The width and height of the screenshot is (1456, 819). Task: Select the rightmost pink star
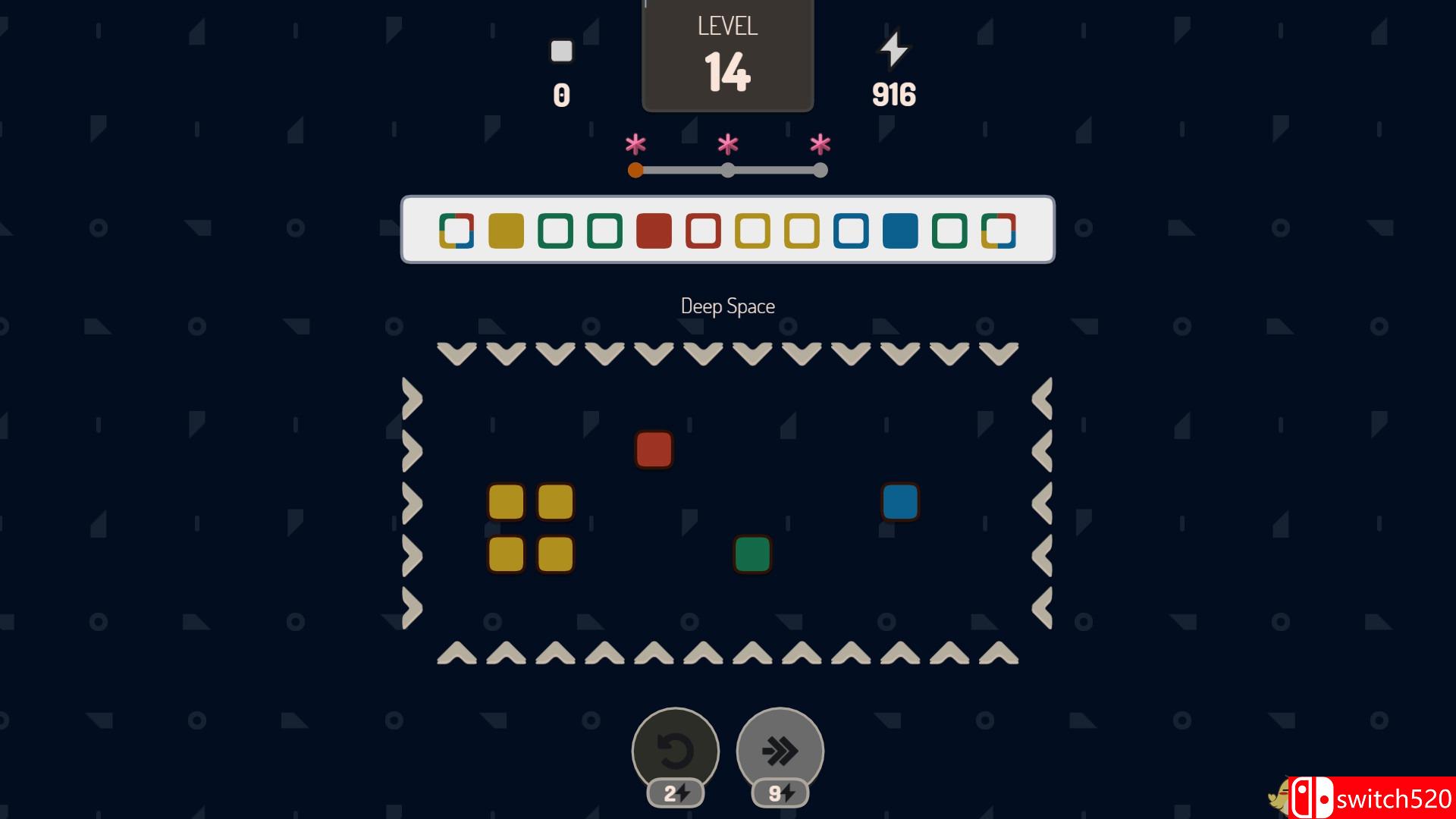[x=820, y=143]
